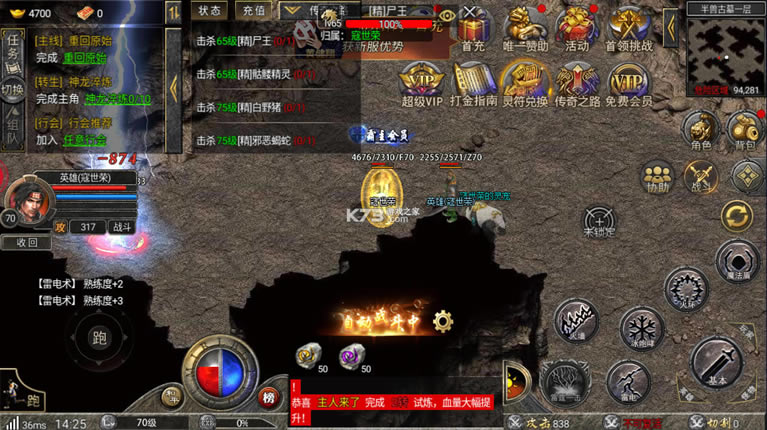
Task: Toggle the round 跑 run button
Action: click(99, 337)
